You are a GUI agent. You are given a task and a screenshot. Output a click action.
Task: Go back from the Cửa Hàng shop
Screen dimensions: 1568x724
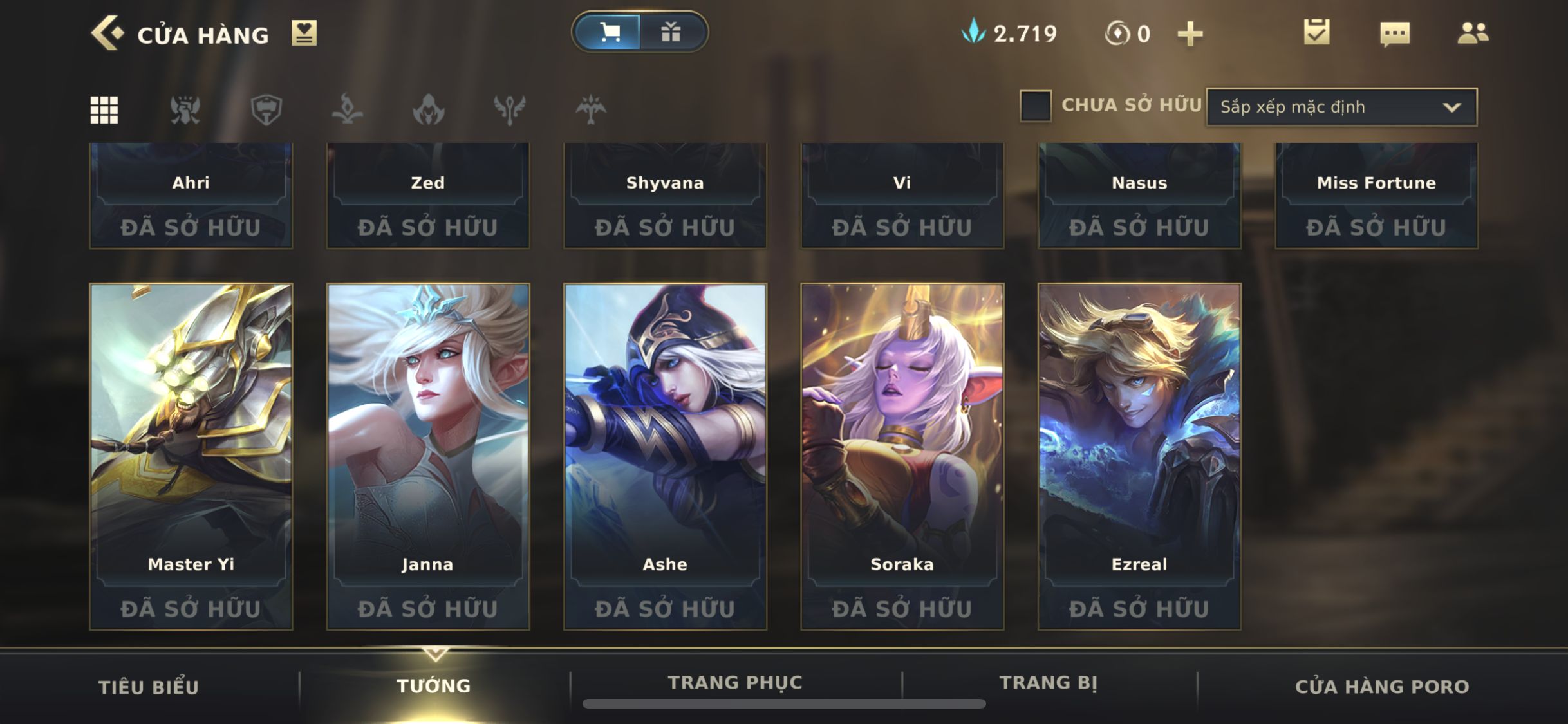tap(107, 33)
